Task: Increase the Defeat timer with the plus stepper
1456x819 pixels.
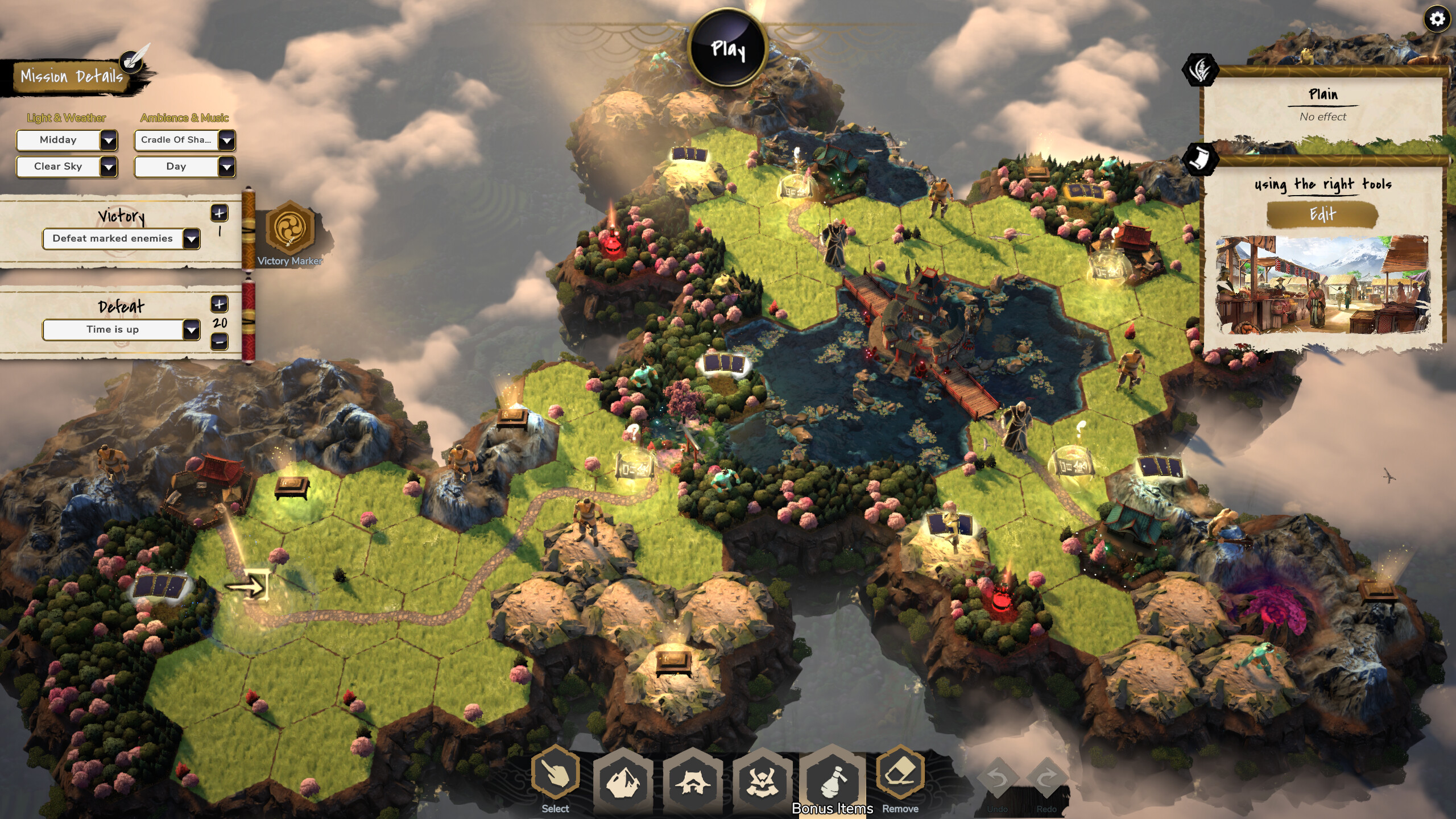Action: (218, 305)
